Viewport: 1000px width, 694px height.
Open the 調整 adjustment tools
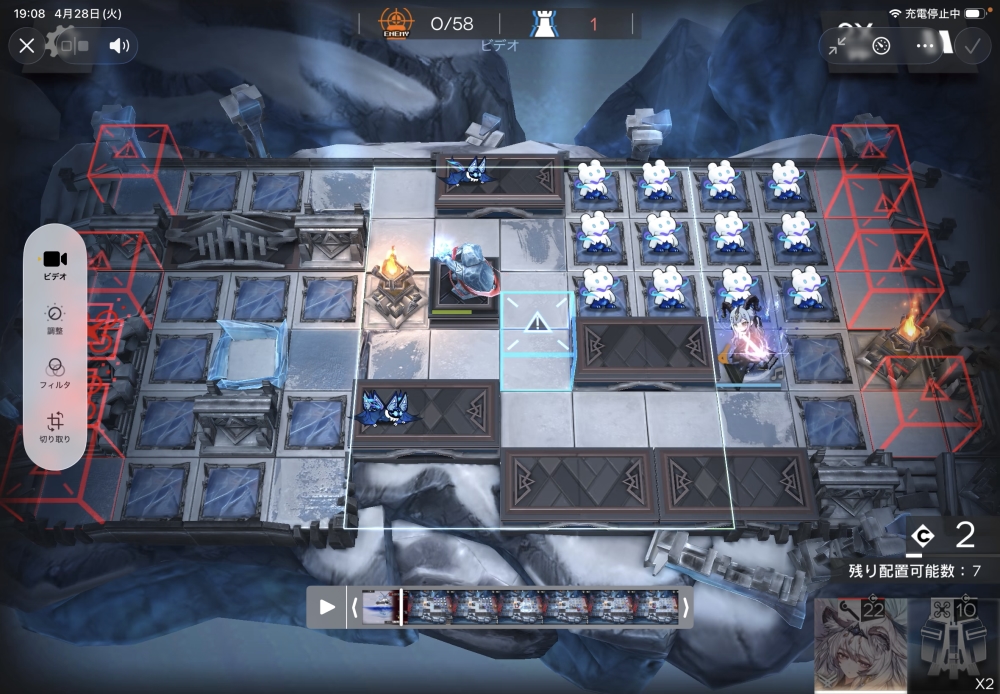tap(55, 318)
